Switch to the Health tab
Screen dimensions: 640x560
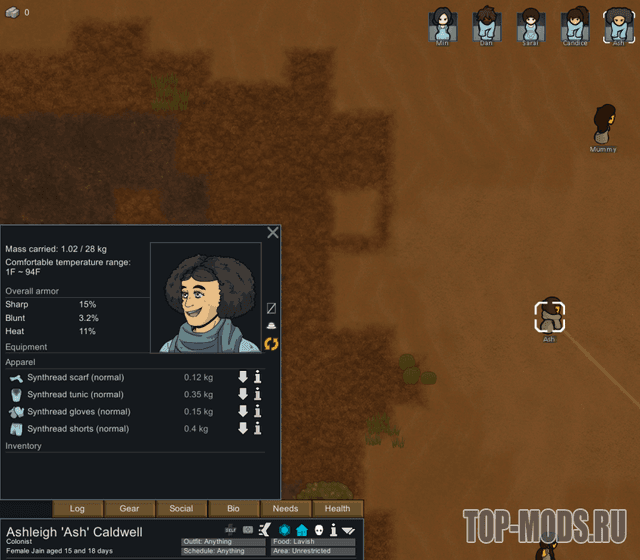point(337,509)
